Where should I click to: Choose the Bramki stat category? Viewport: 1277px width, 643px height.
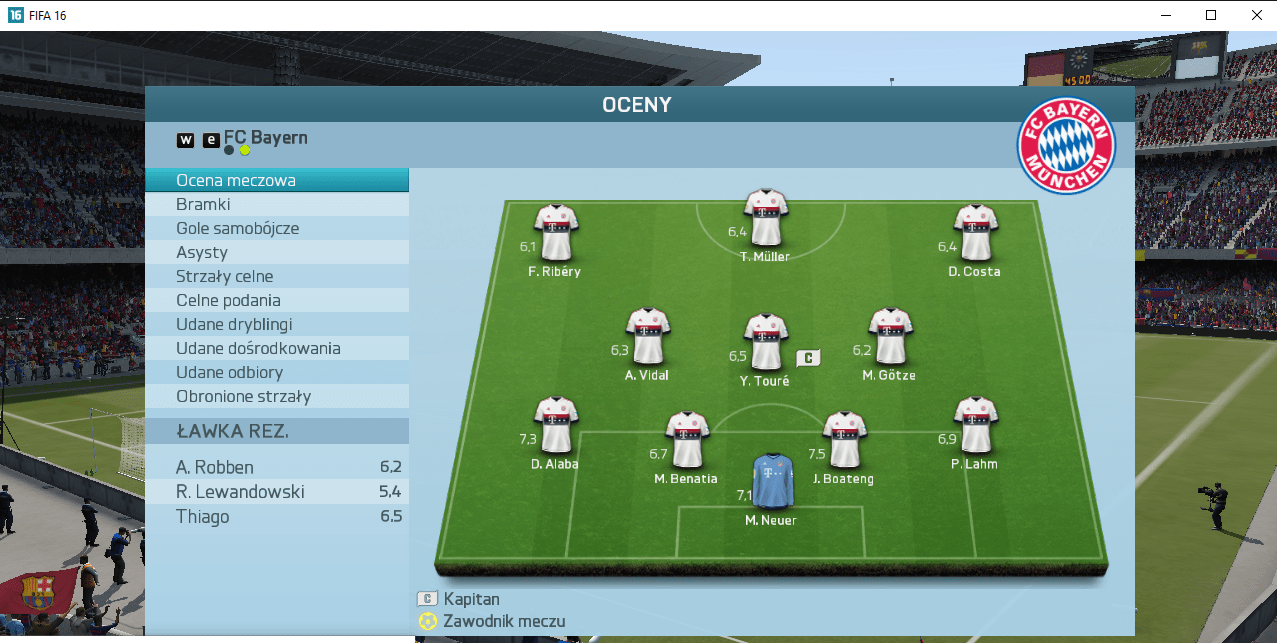click(277, 204)
